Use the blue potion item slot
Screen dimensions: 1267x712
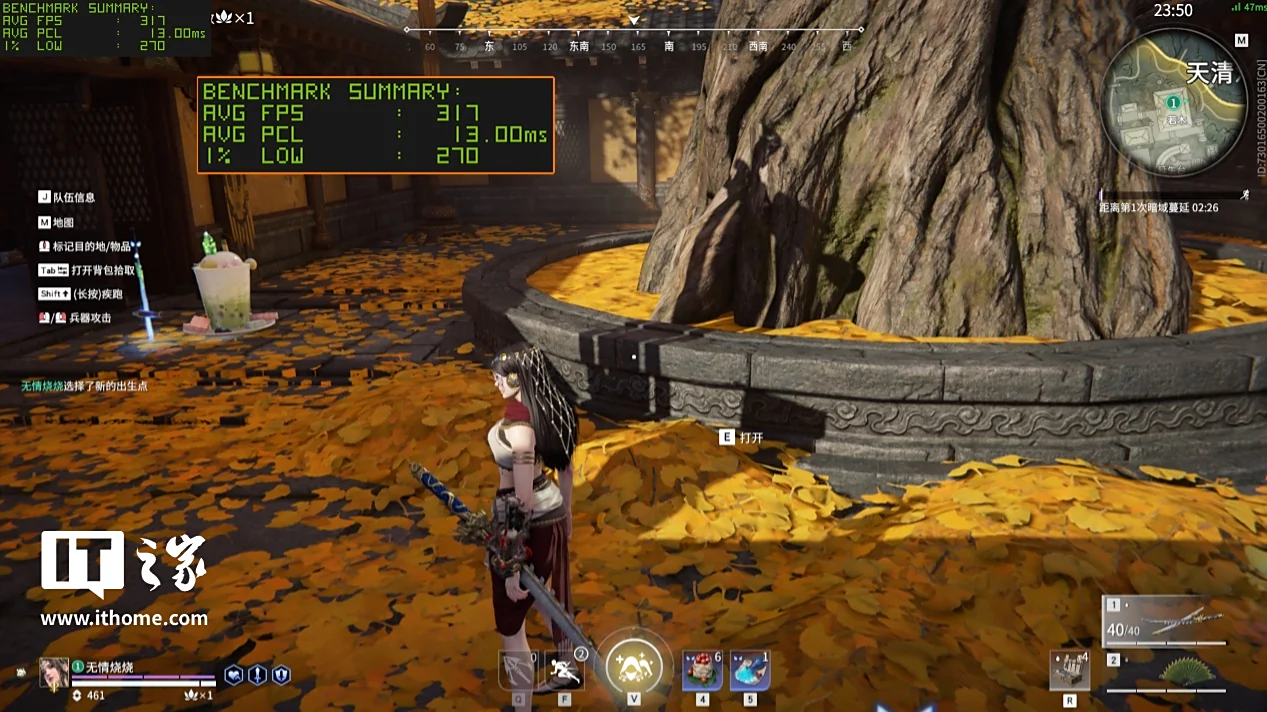(x=749, y=670)
